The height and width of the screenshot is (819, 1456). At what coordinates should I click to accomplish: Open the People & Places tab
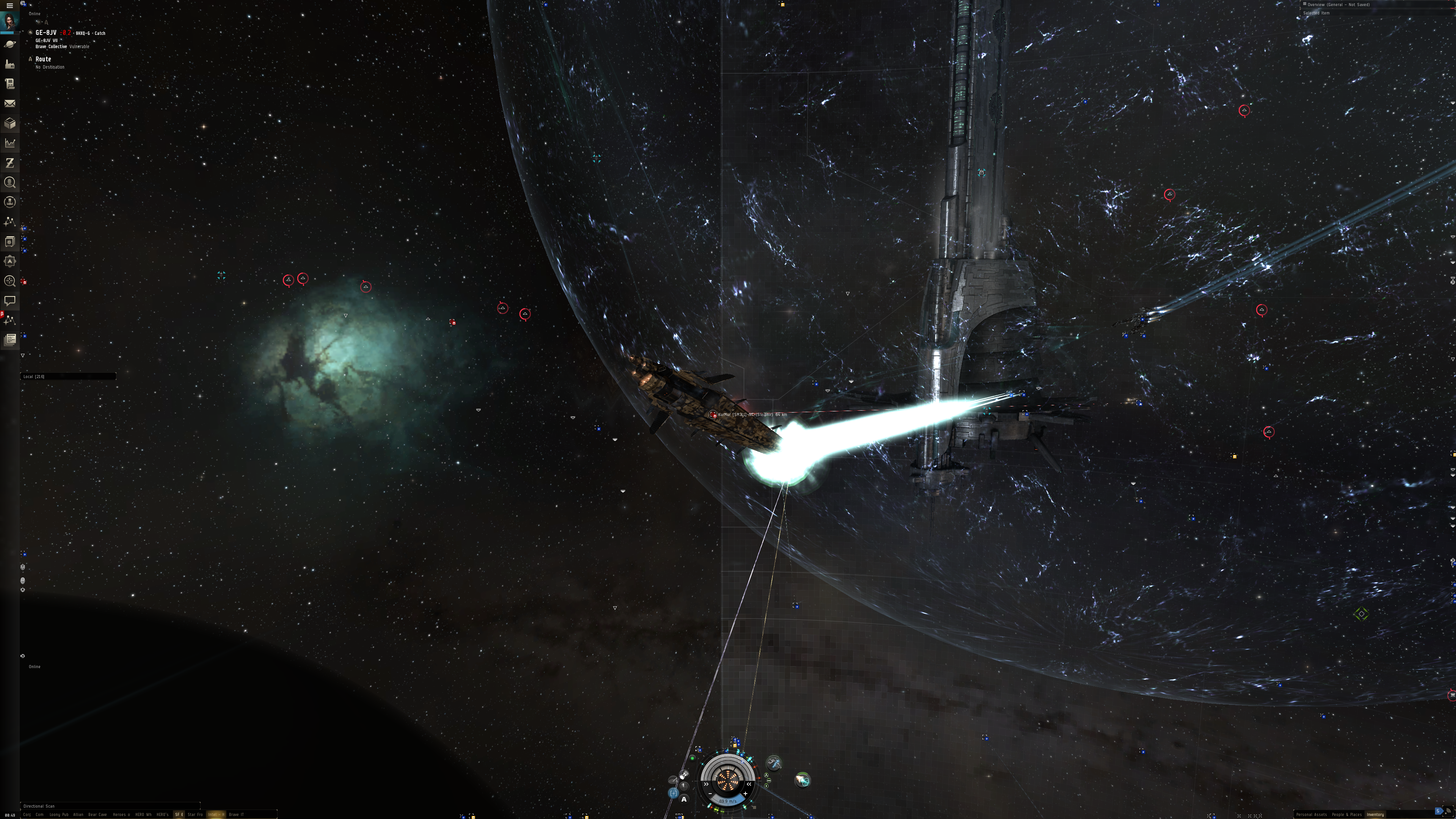point(1346,814)
